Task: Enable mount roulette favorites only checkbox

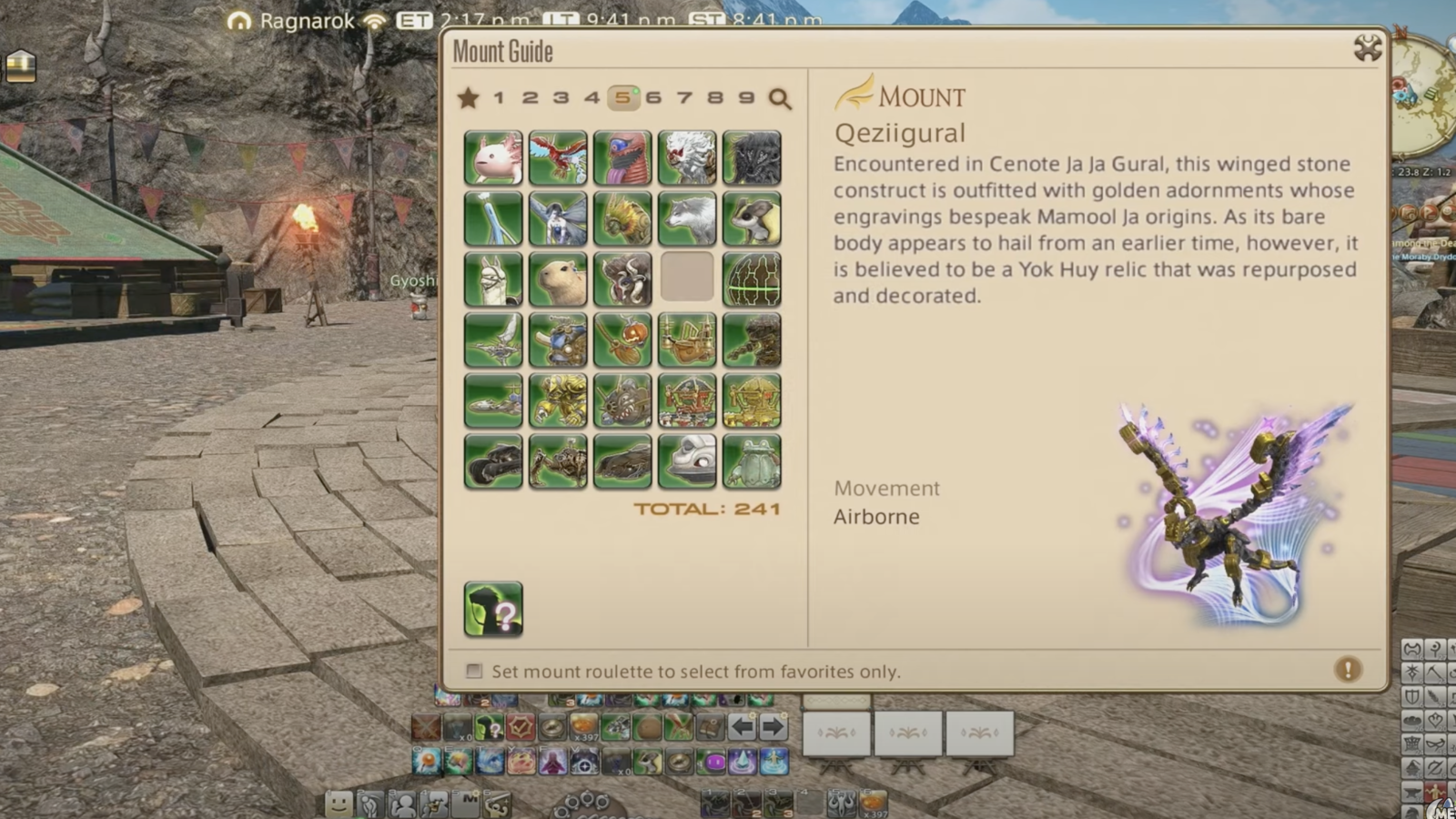Action: click(x=474, y=671)
